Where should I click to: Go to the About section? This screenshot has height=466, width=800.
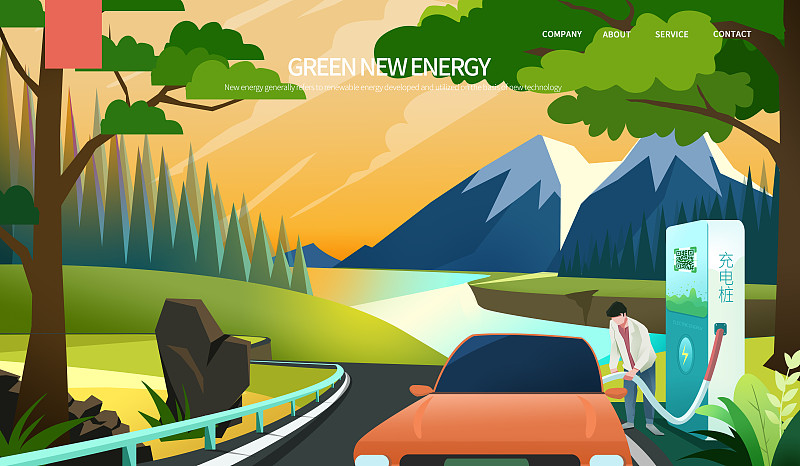[x=617, y=34]
